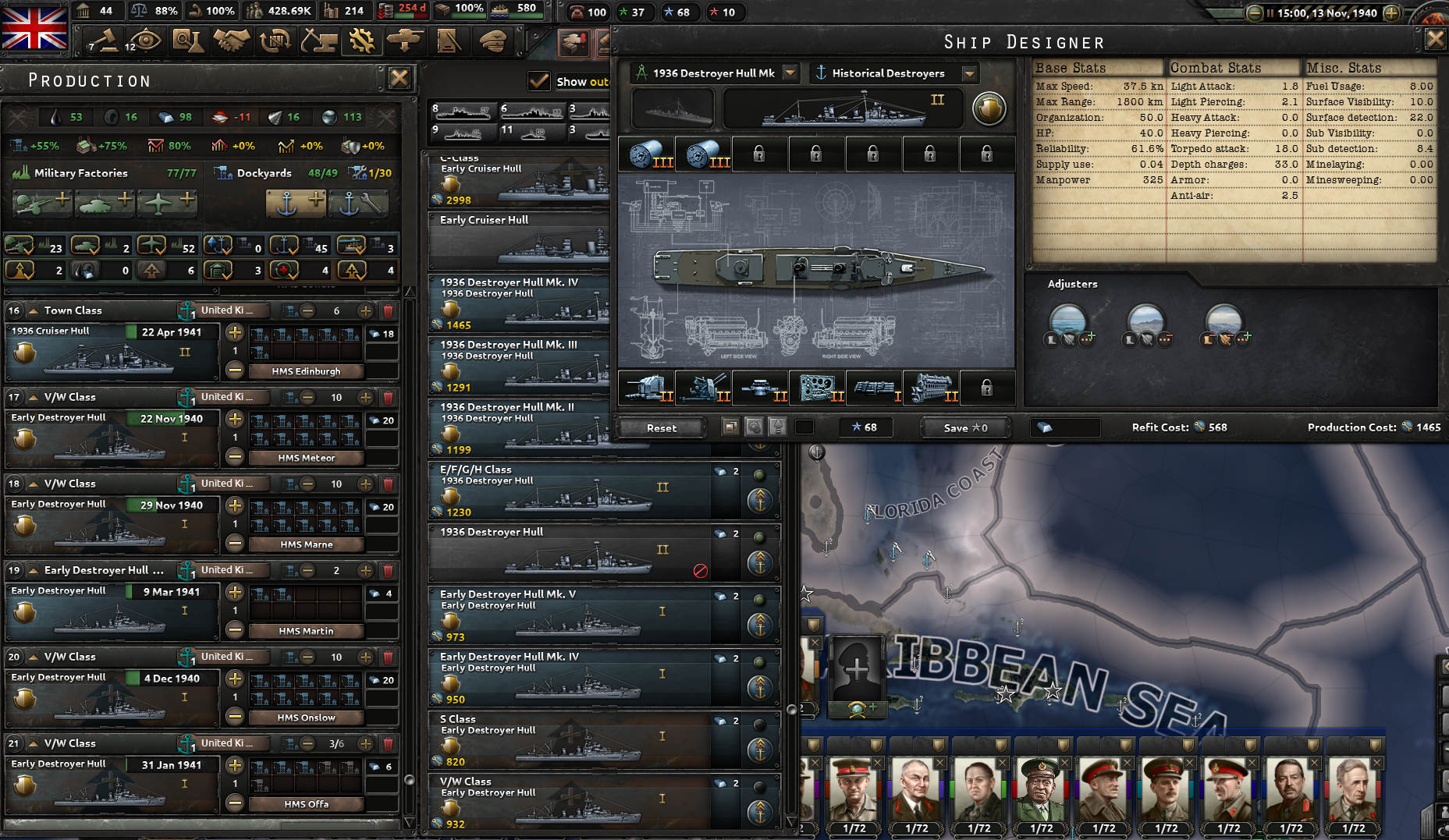
Task: Click the HMS Marne name field
Action: 306,544
